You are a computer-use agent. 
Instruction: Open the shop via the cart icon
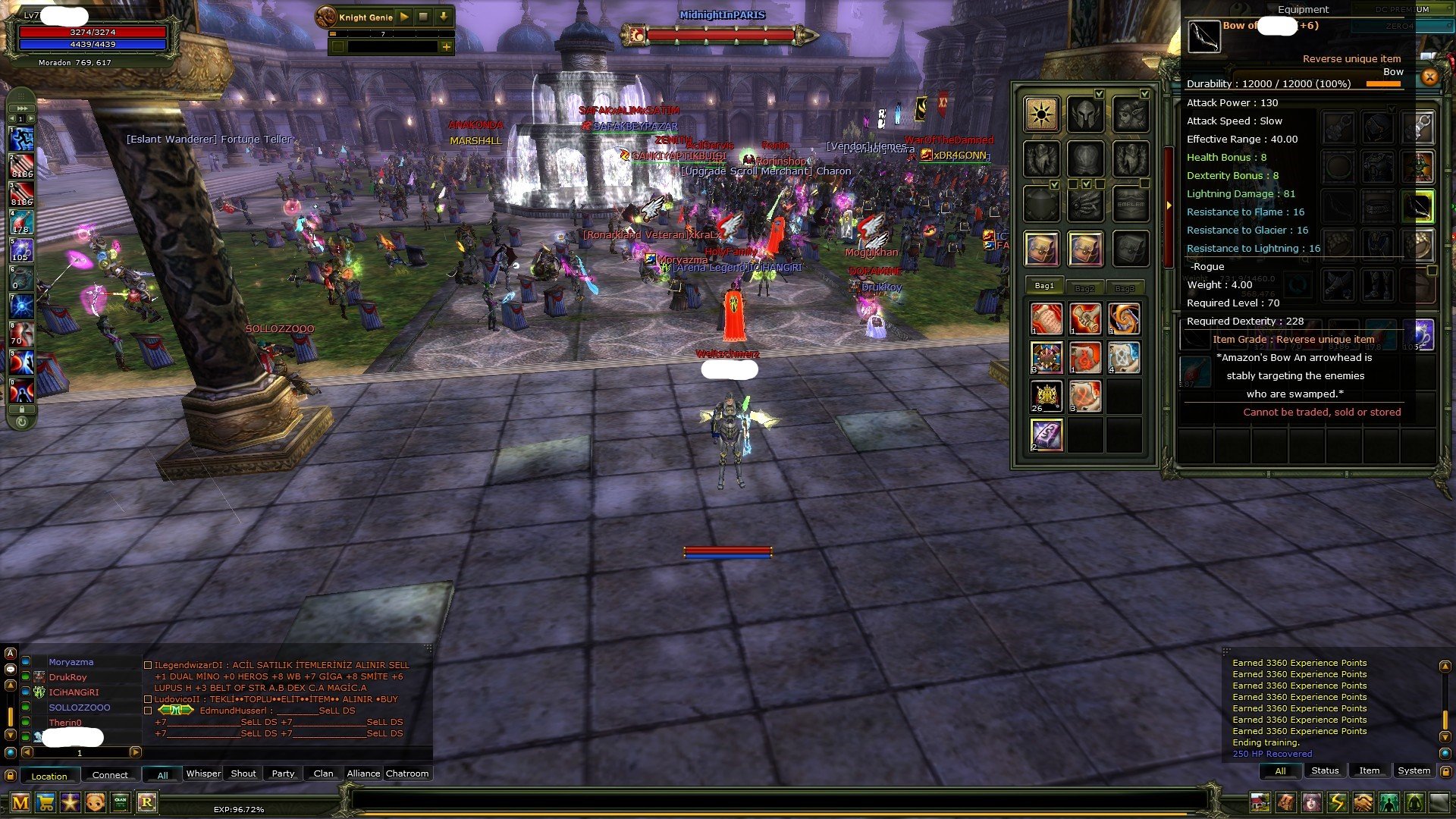[45, 802]
